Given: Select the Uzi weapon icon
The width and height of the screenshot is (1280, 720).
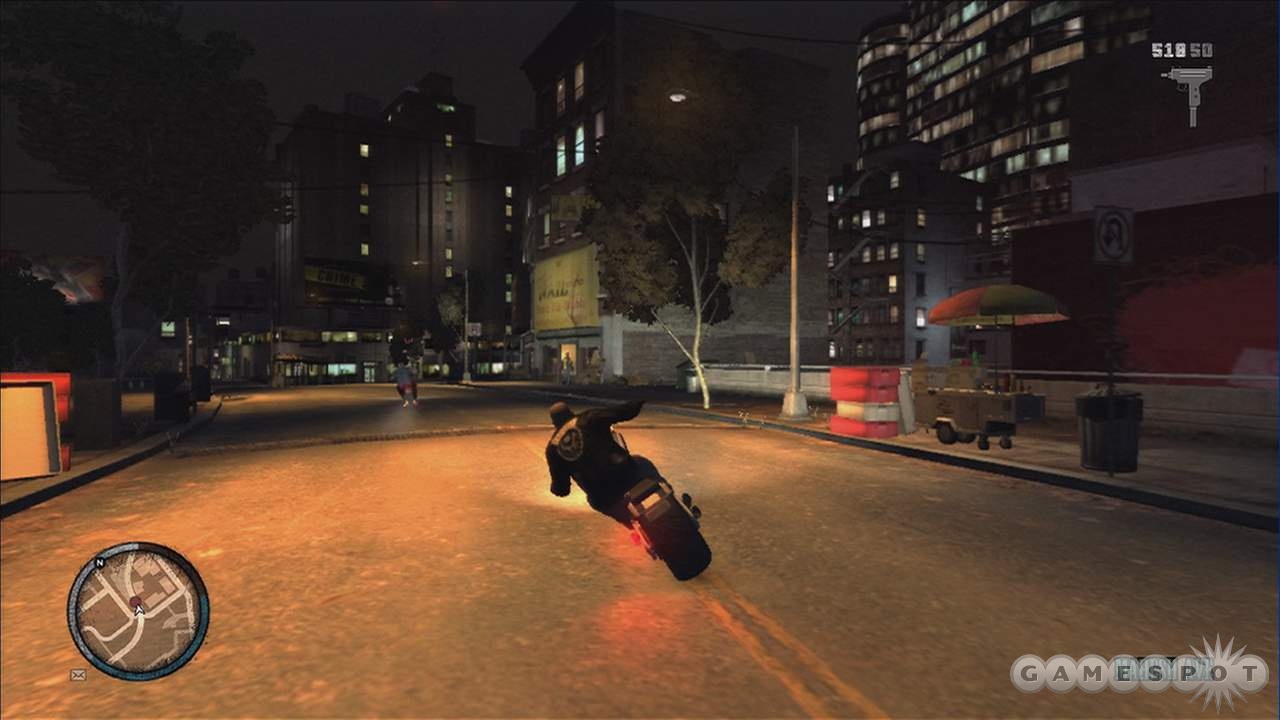Looking at the screenshot, I should [1188, 91].
